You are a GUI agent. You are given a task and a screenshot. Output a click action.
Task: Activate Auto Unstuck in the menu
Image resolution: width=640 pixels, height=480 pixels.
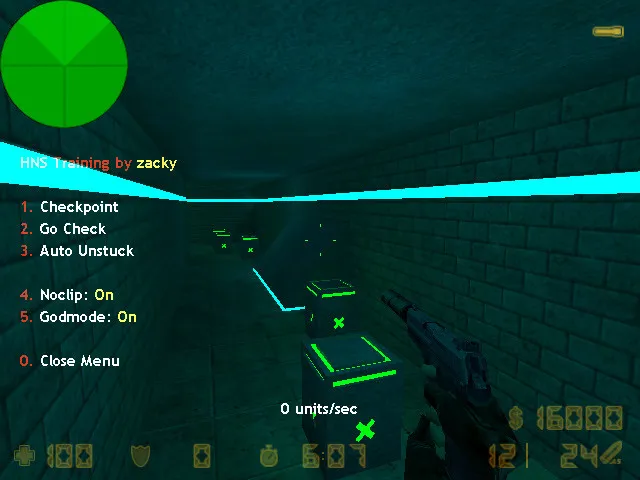[86, 251]
